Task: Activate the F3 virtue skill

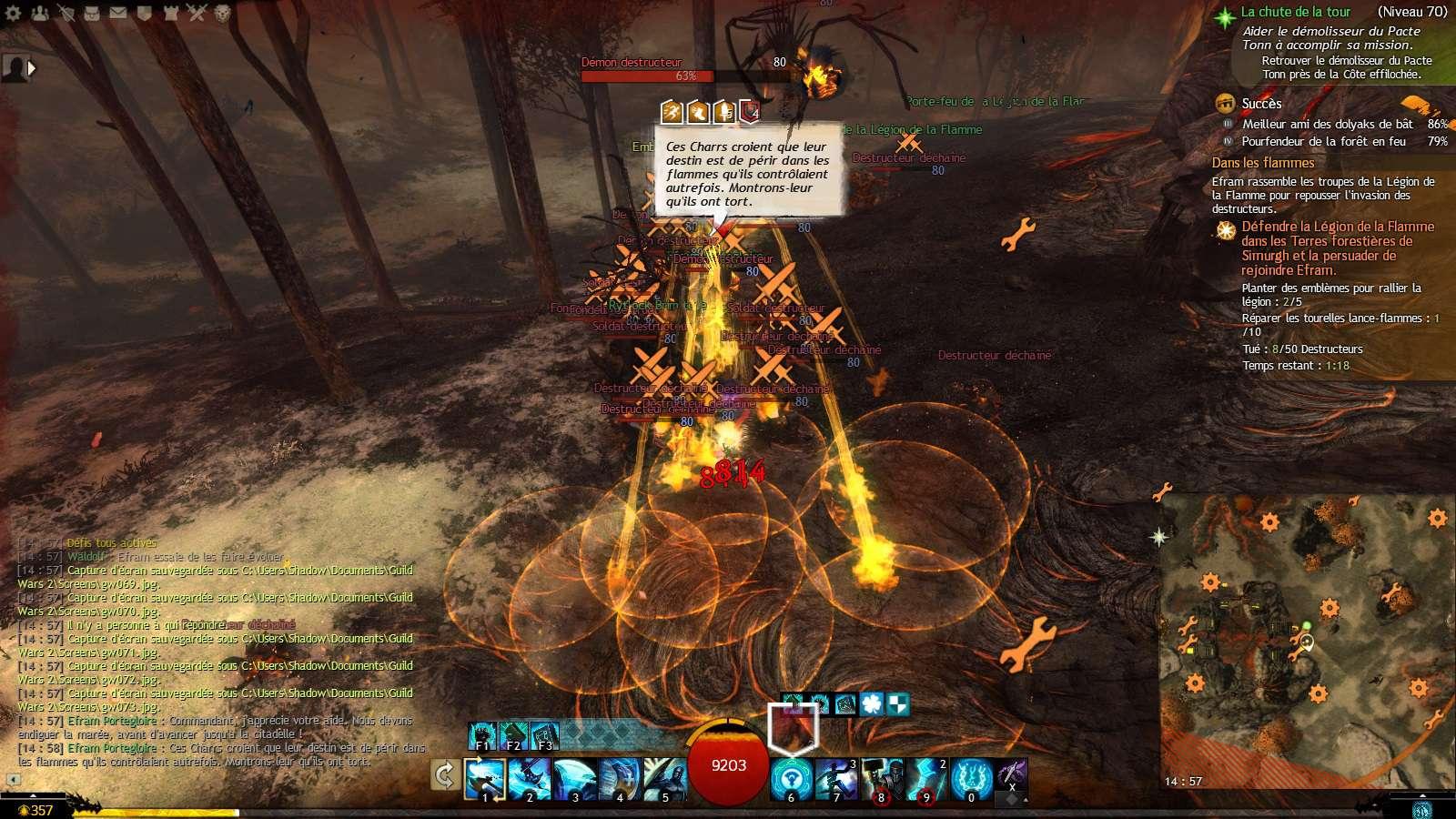Action: [x=544, y=735]
